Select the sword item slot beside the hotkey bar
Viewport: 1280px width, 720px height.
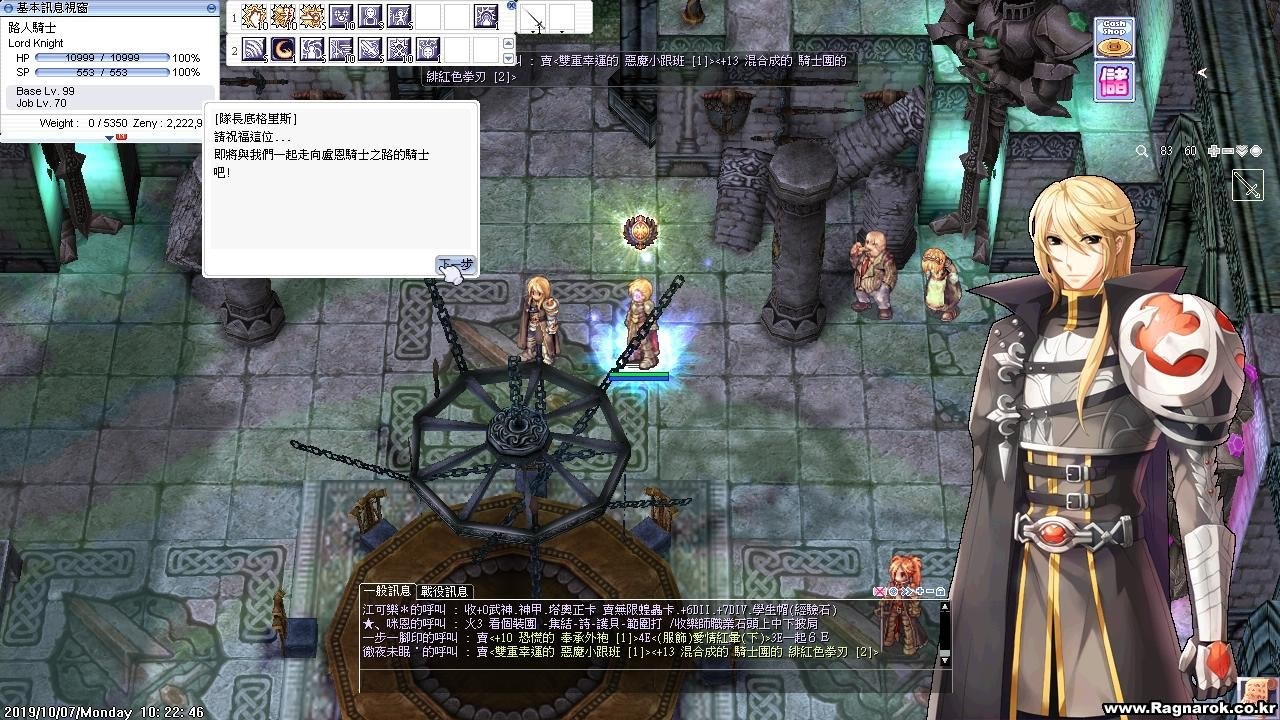(x=533, y=14)
